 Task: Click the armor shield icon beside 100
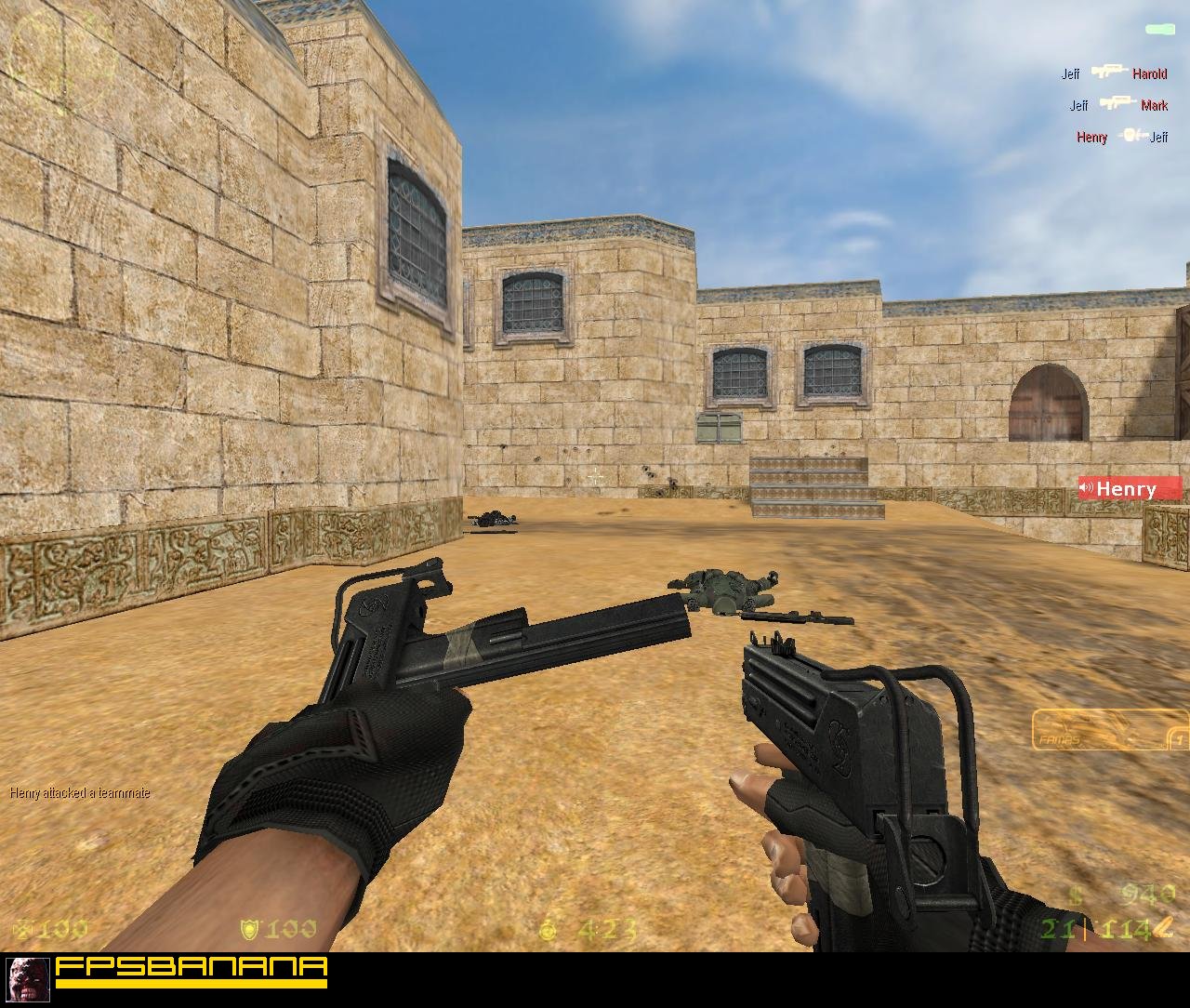tap(249, 928)
